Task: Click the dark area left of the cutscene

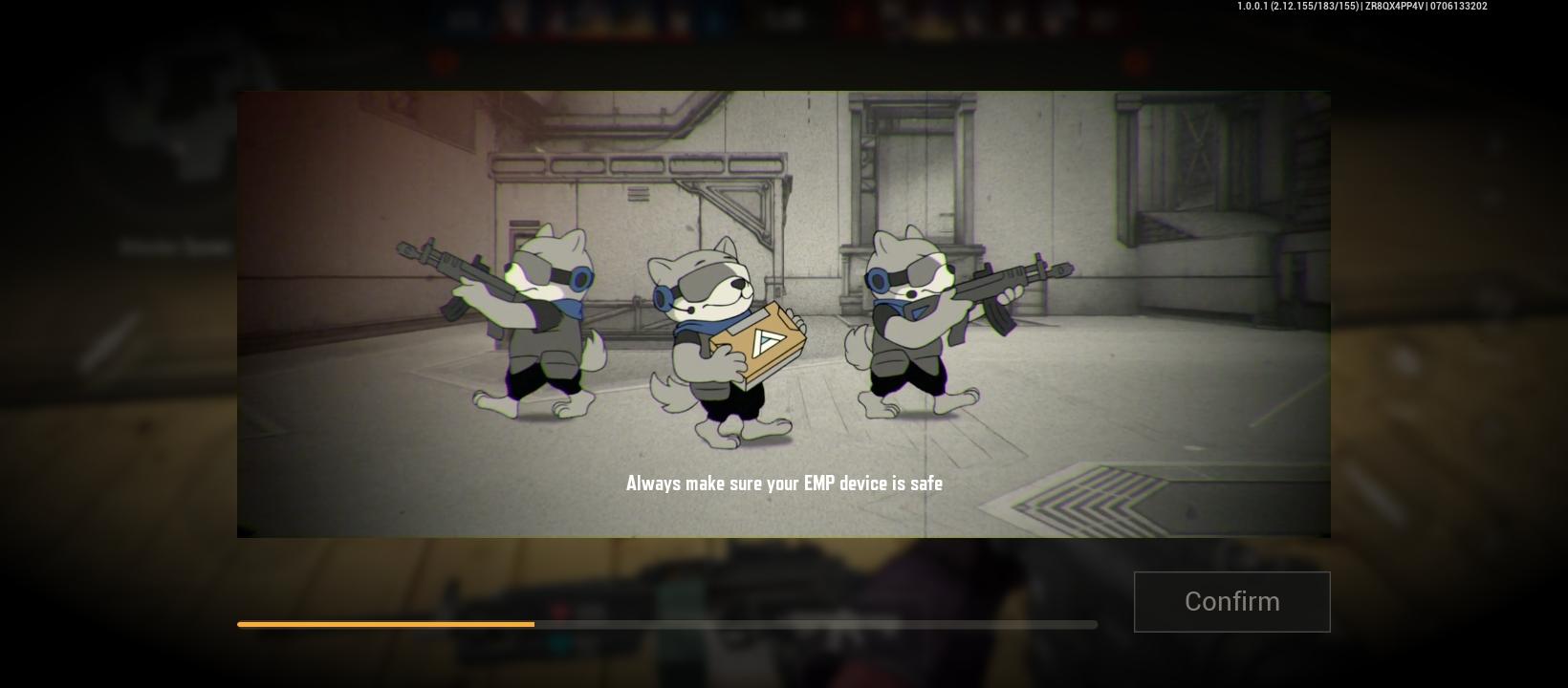Action: coord(115,315)
